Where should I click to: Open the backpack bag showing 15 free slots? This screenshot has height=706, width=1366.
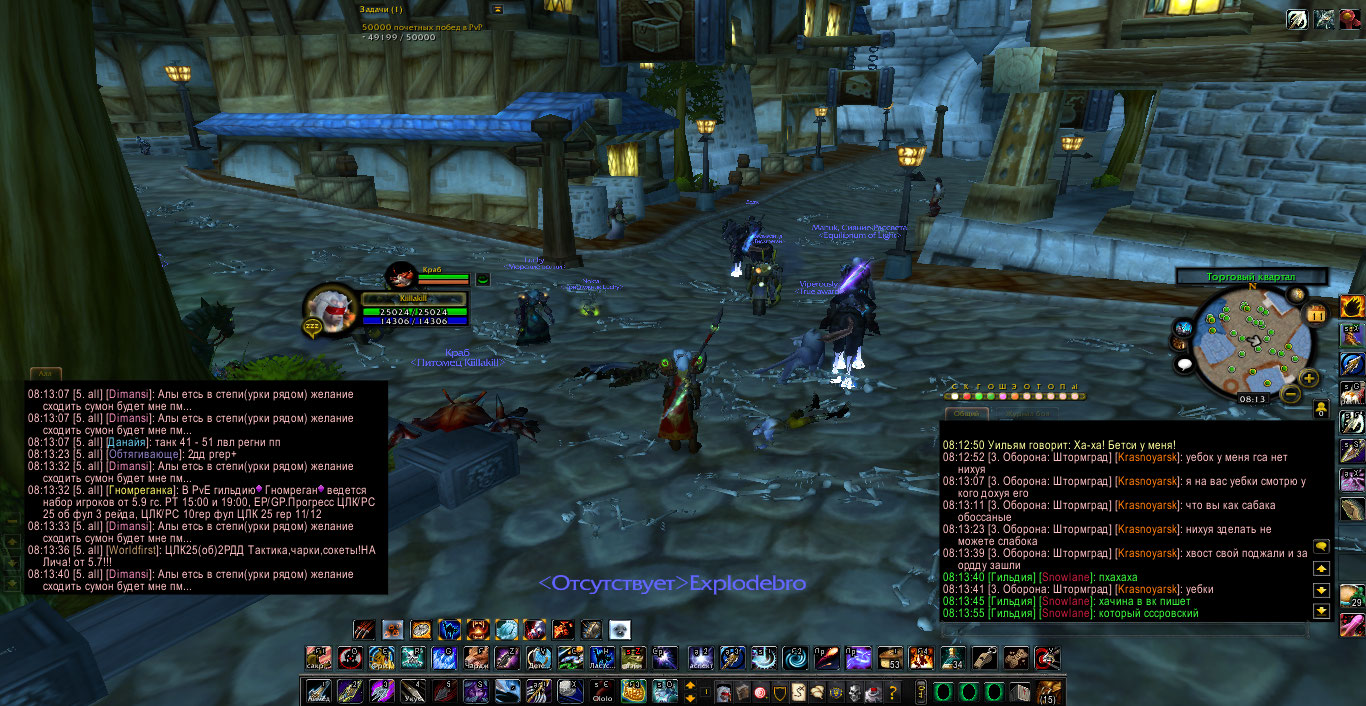[x=1049, y=692]
